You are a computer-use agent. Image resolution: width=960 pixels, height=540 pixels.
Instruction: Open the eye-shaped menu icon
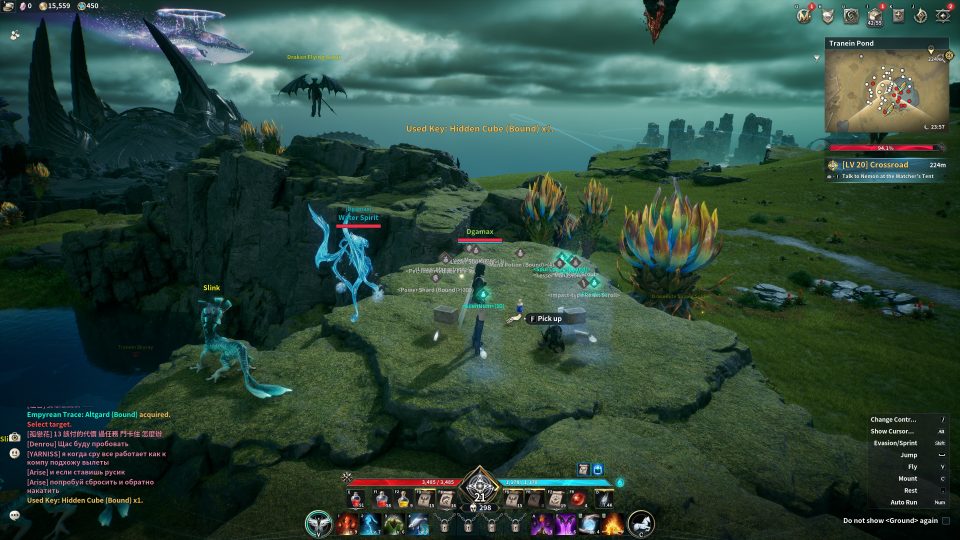click(942, 14)
